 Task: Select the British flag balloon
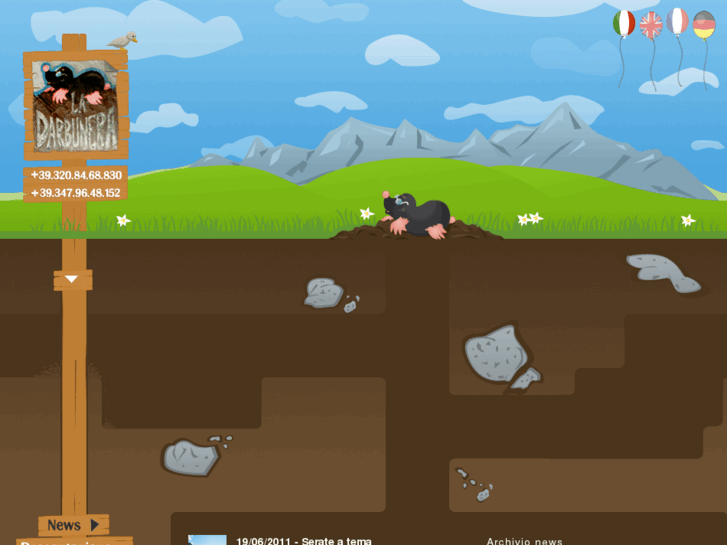[651, 25]
